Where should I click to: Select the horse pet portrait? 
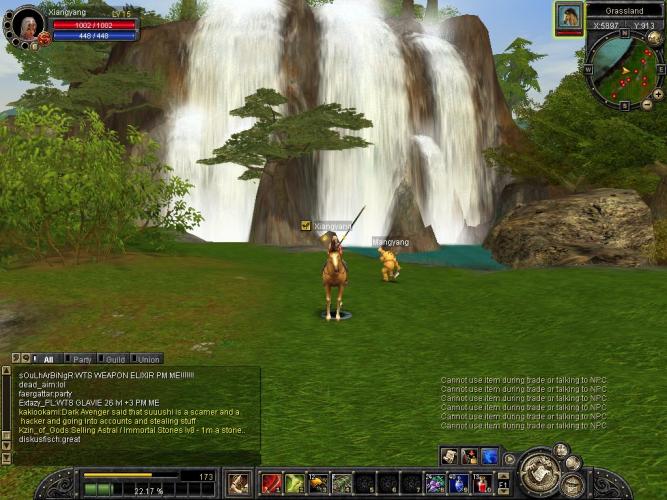(569, 17)
